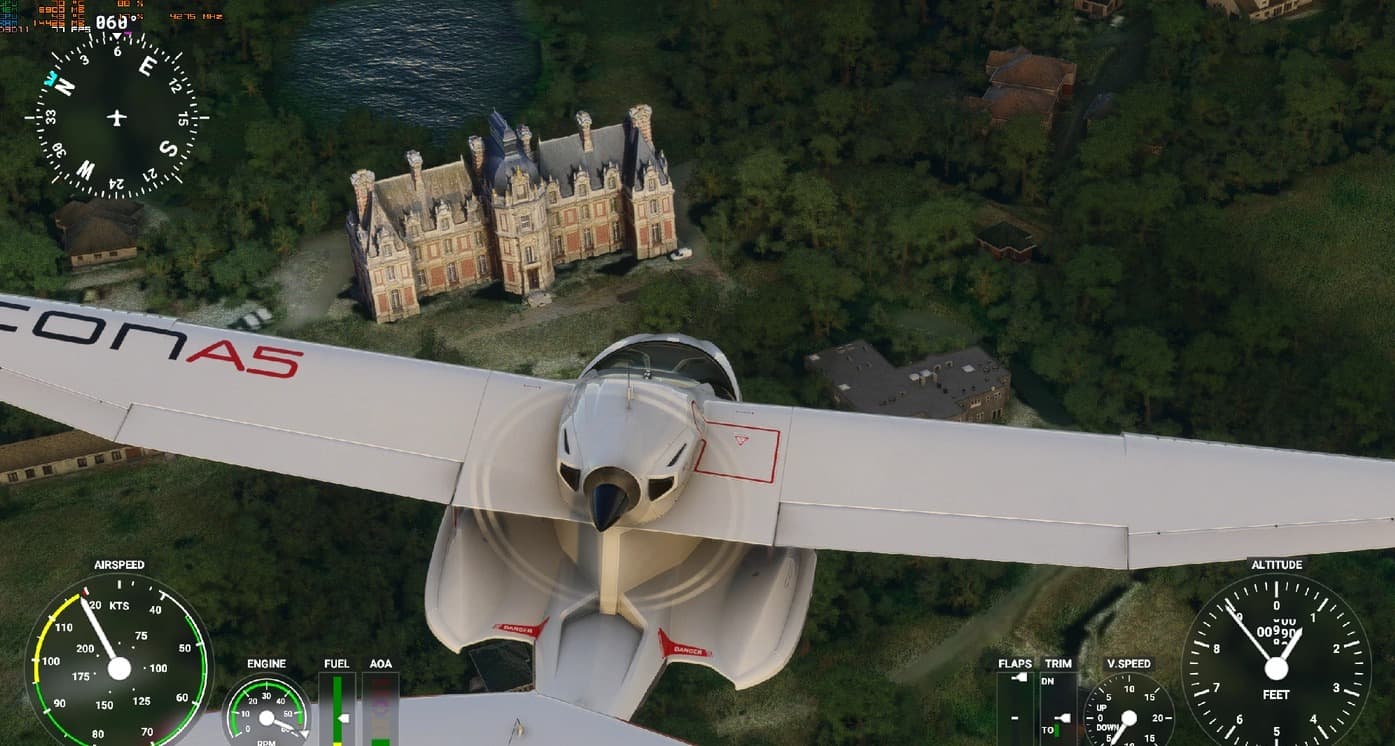Click the Trim position arrow pointer
The height and width of the screenshot is (746, 1395).
[x=1062, y=717]
